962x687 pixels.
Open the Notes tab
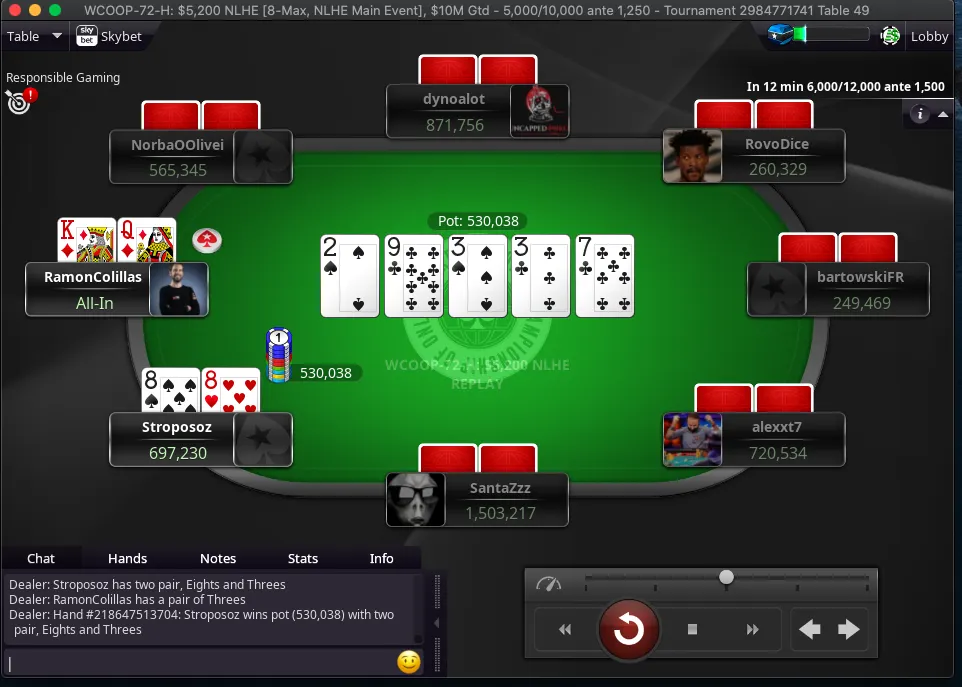point(218,558)
